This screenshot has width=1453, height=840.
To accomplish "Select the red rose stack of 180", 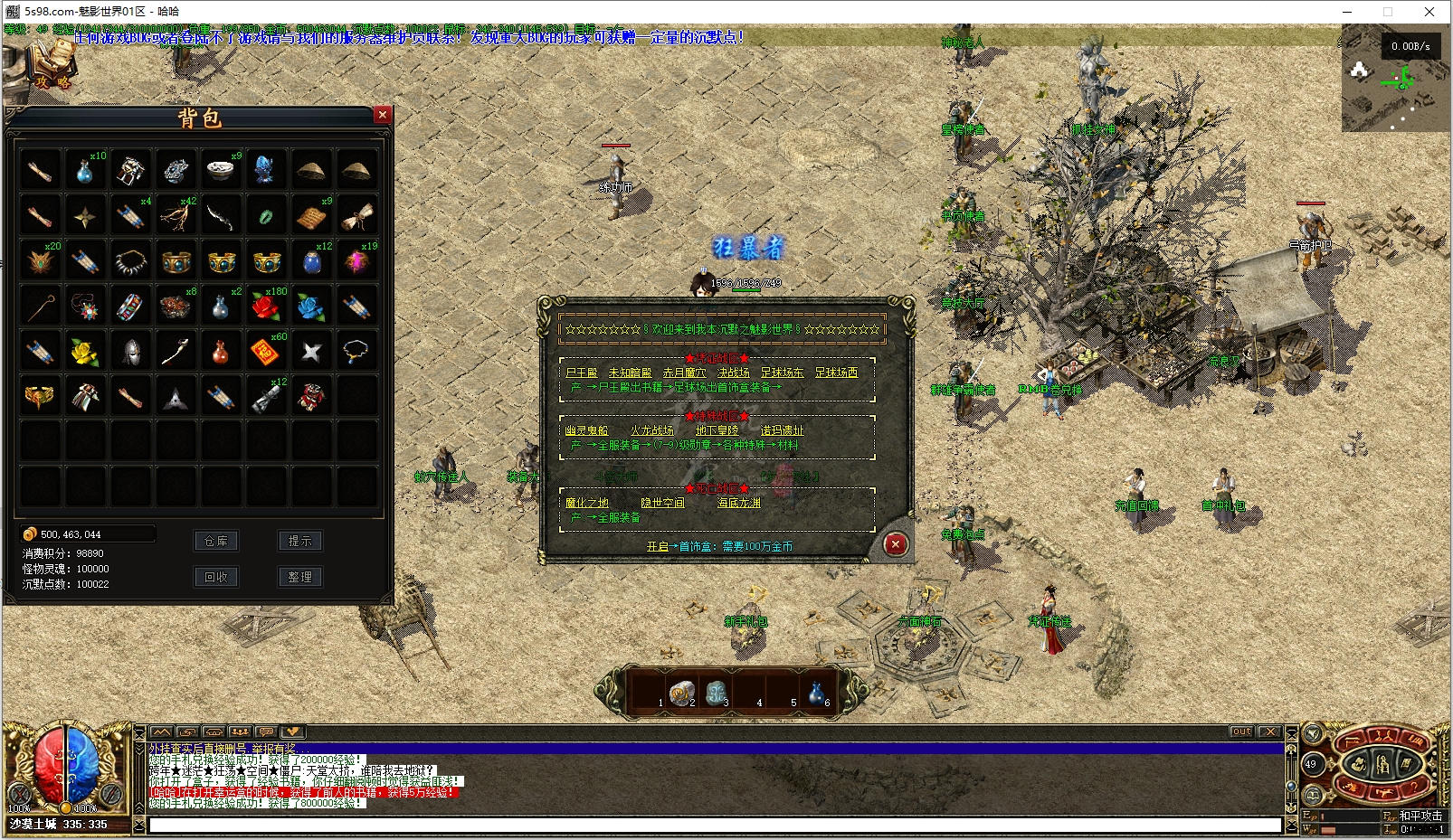I will [x=266, y=307].
